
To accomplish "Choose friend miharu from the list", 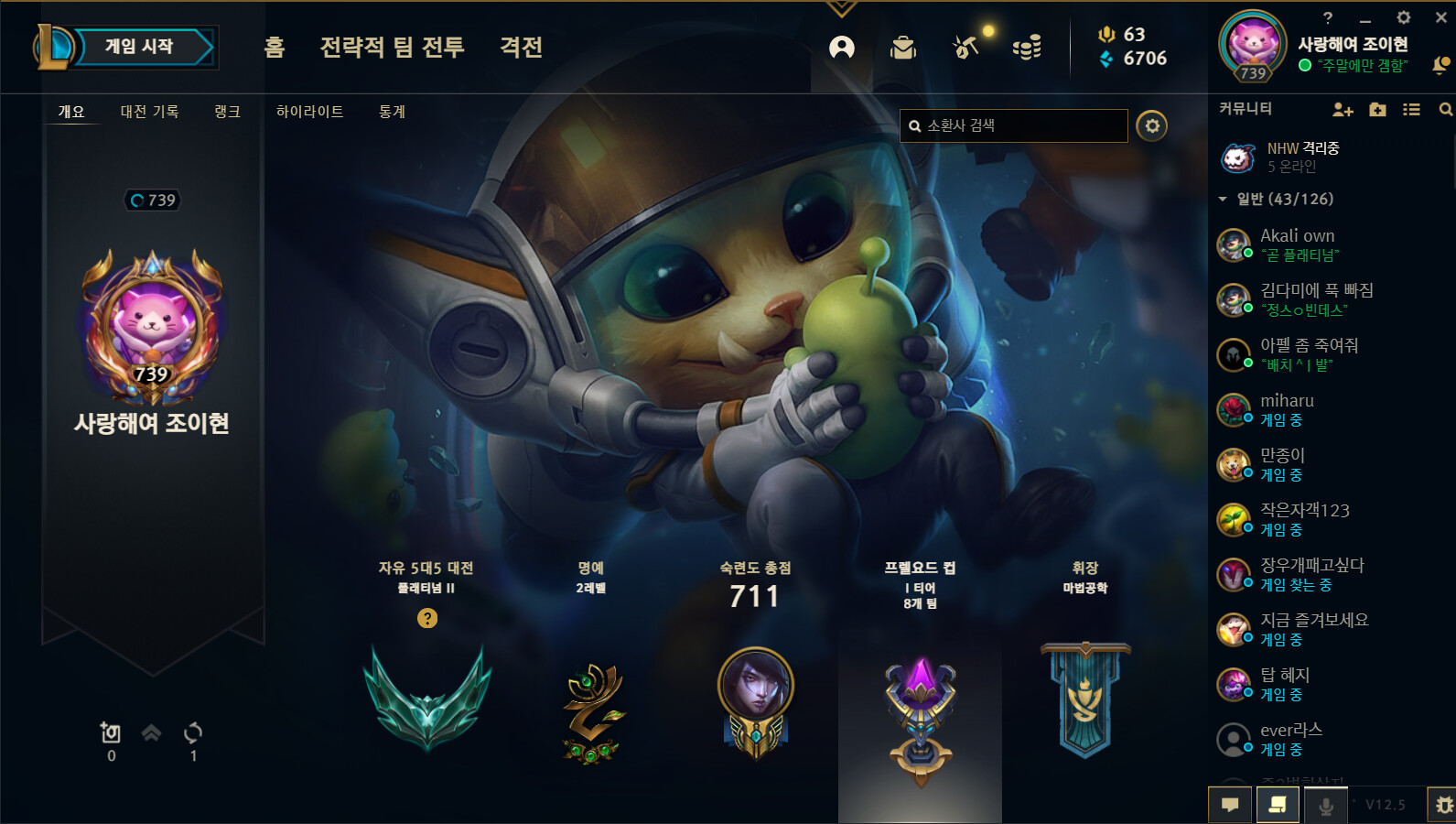I will coord(1287,409).
